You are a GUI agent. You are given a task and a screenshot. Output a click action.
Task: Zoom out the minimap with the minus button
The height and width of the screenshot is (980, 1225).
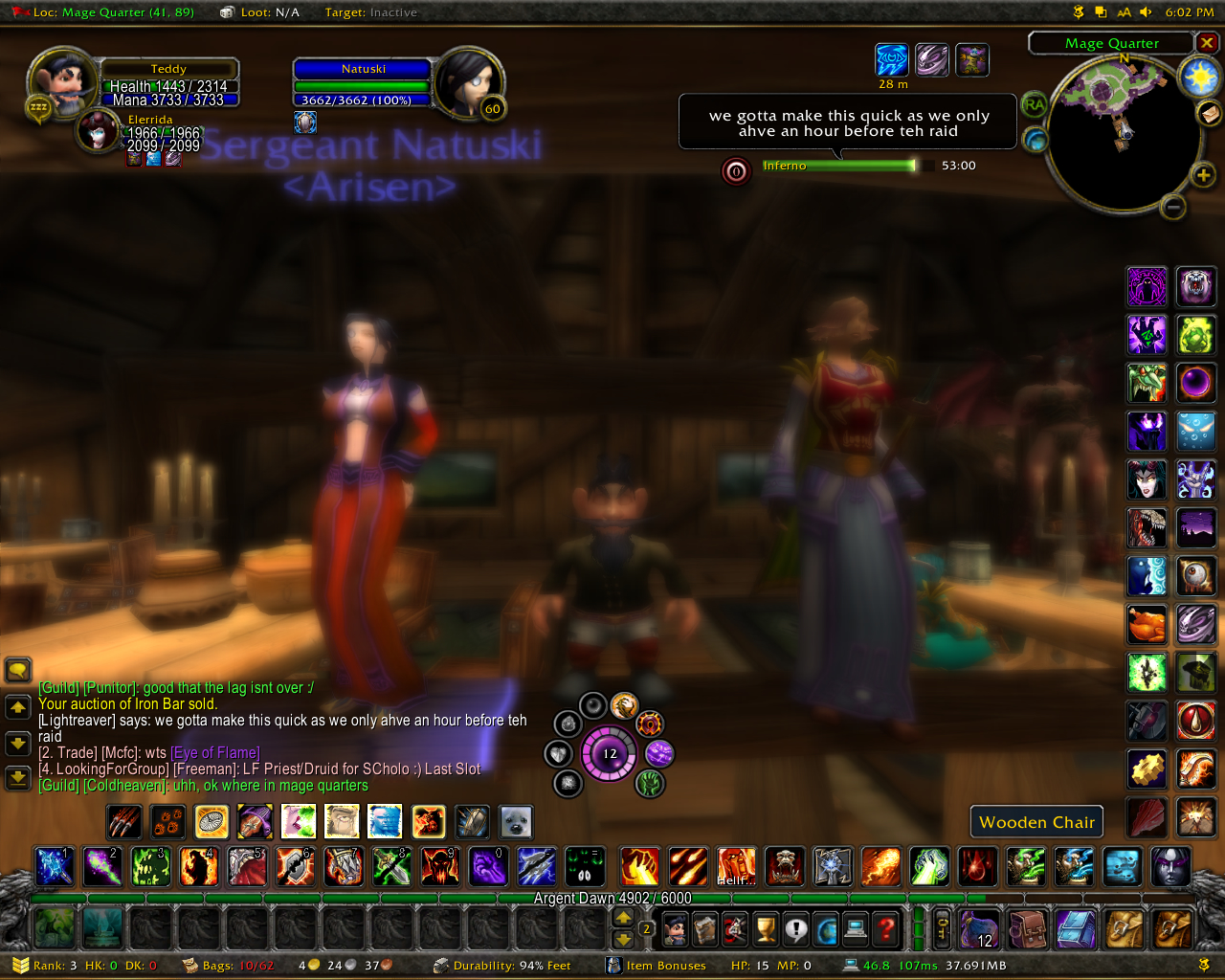[x=1173, y=207]
